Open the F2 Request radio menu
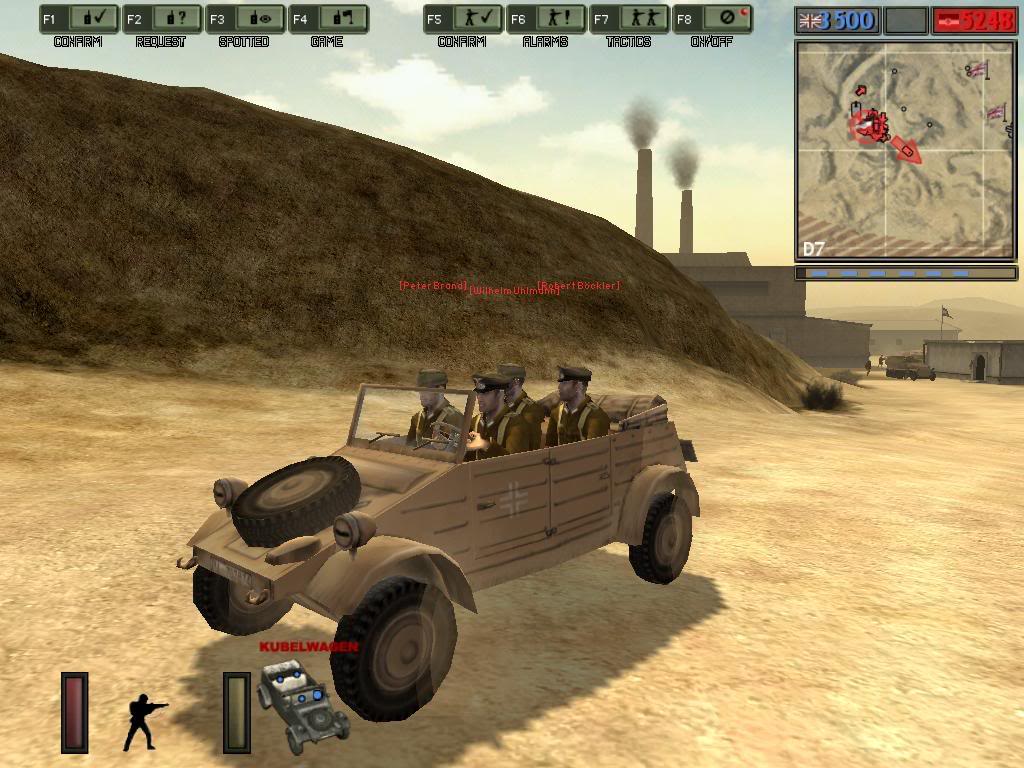1024x768 pixels. 162,18
